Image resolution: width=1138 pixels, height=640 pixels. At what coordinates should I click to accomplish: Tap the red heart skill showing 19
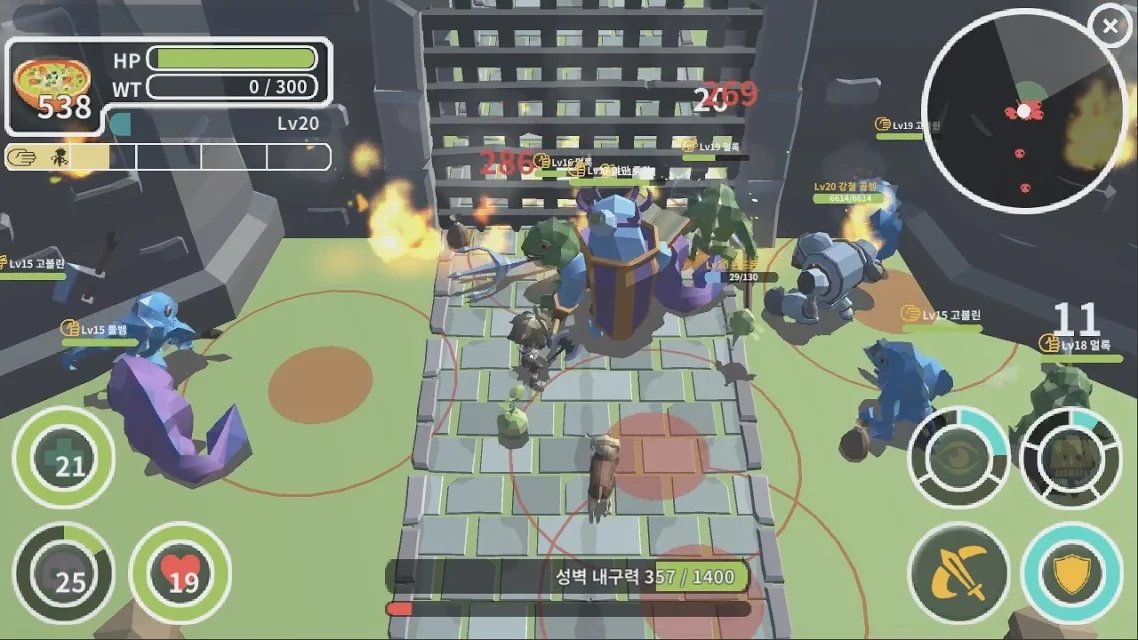(181, 573)
